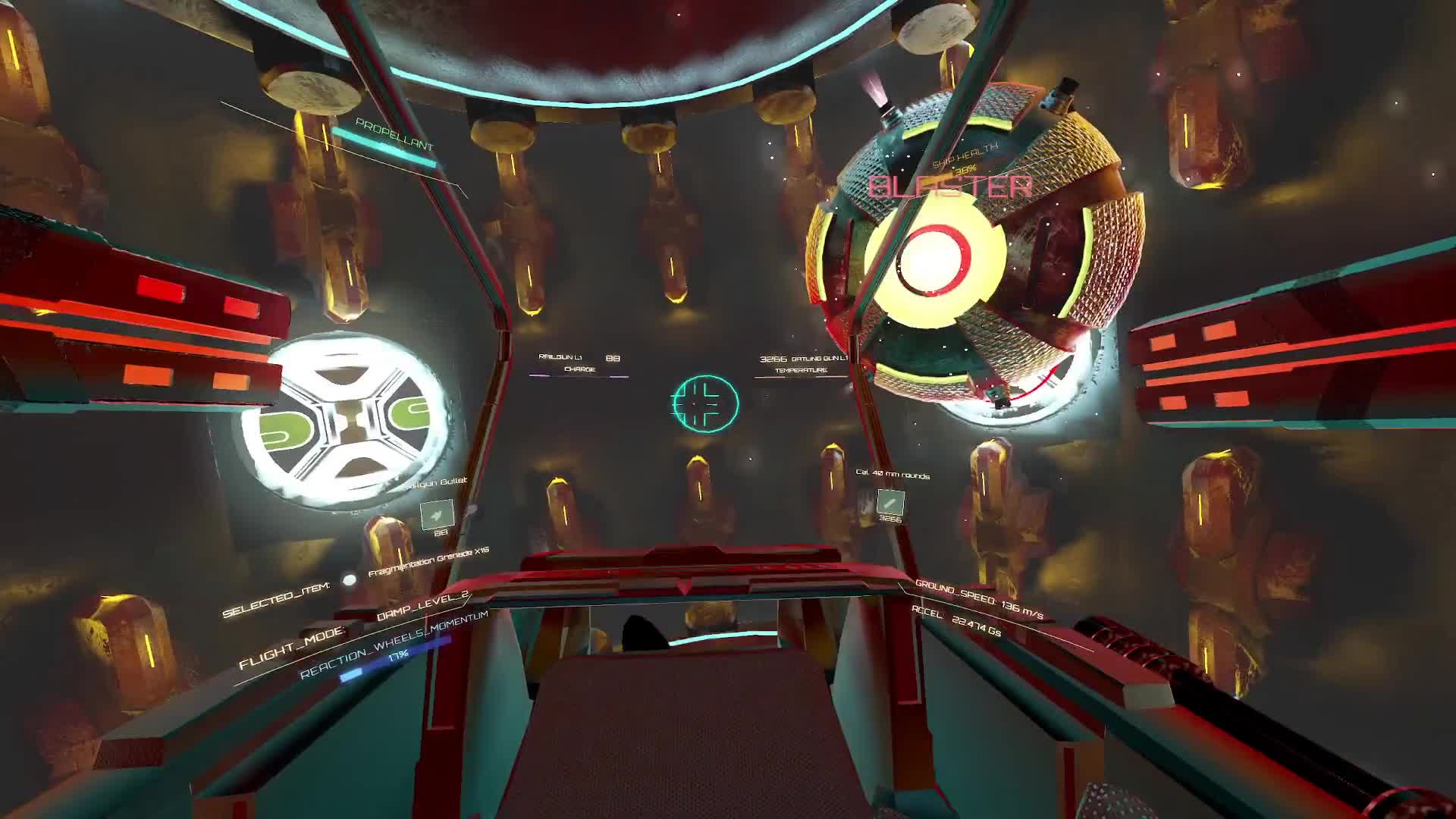Expand the SHIP HEALTH readout

(965, 159)
